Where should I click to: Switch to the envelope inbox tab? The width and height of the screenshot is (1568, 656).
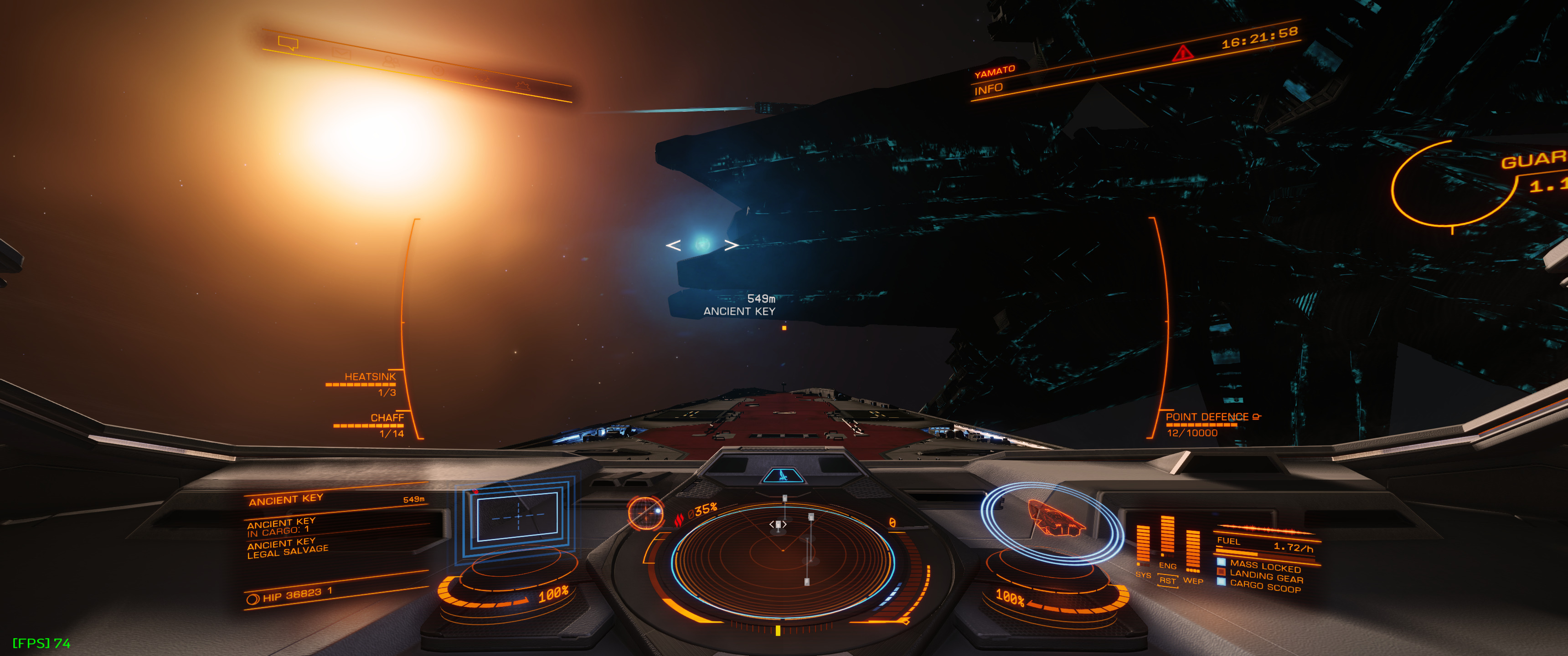click(341, 54)
